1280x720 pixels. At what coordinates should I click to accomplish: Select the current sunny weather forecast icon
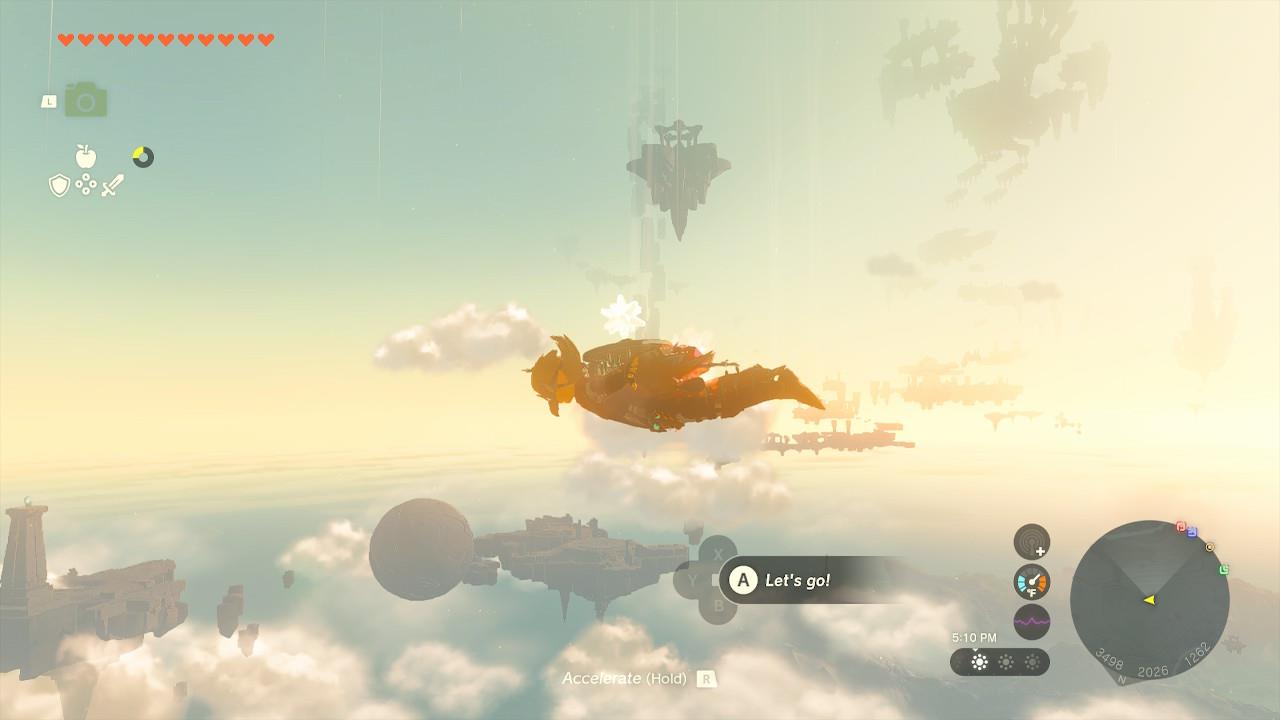point(979,662)
